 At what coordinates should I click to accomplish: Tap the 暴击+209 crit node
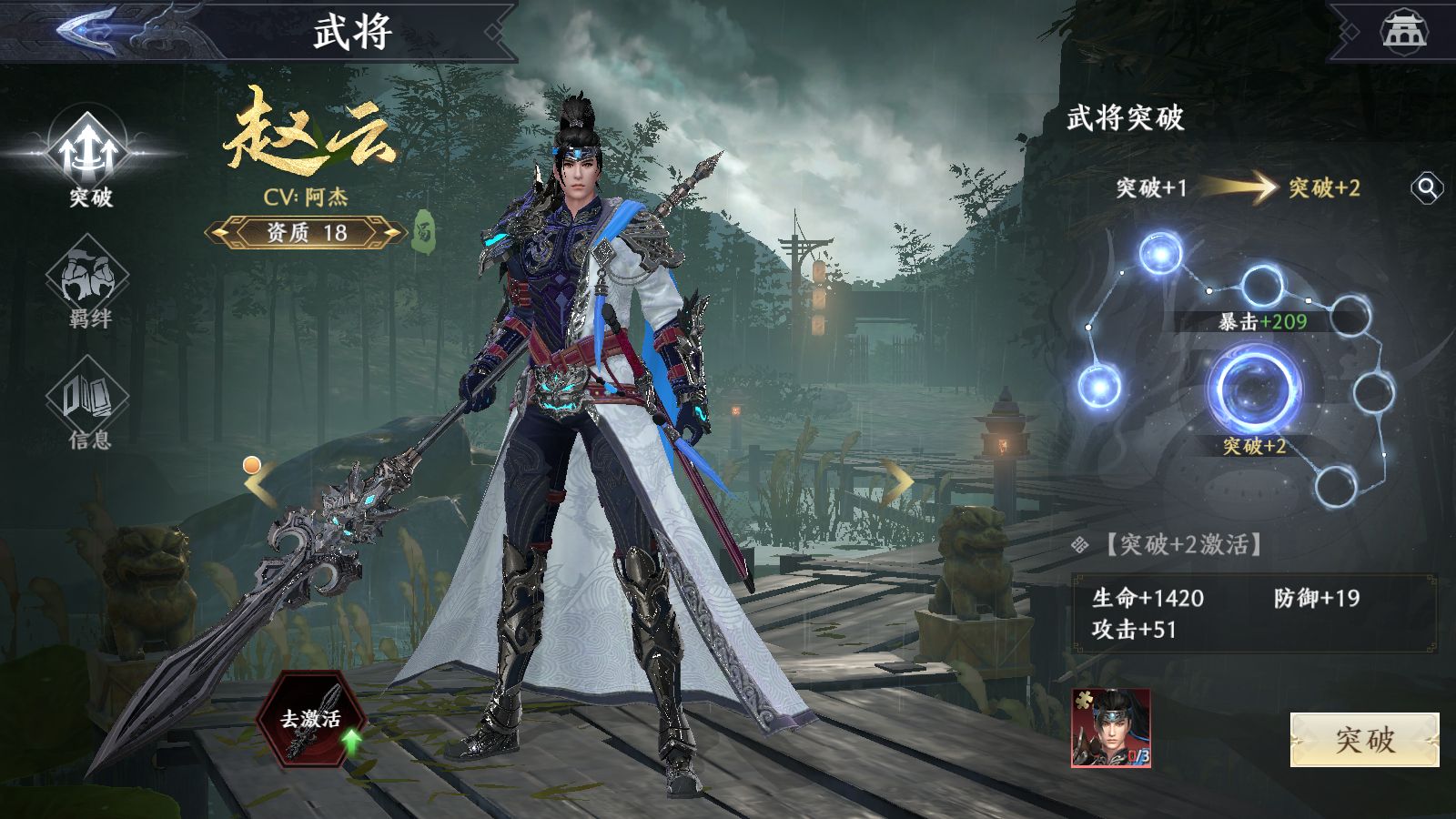point(1262,287)
